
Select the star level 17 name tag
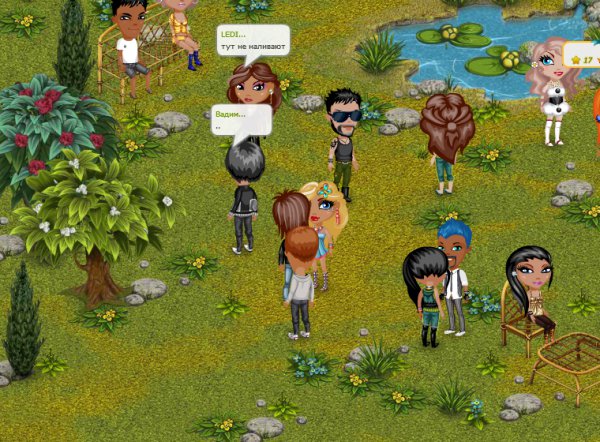pos(583,56)
